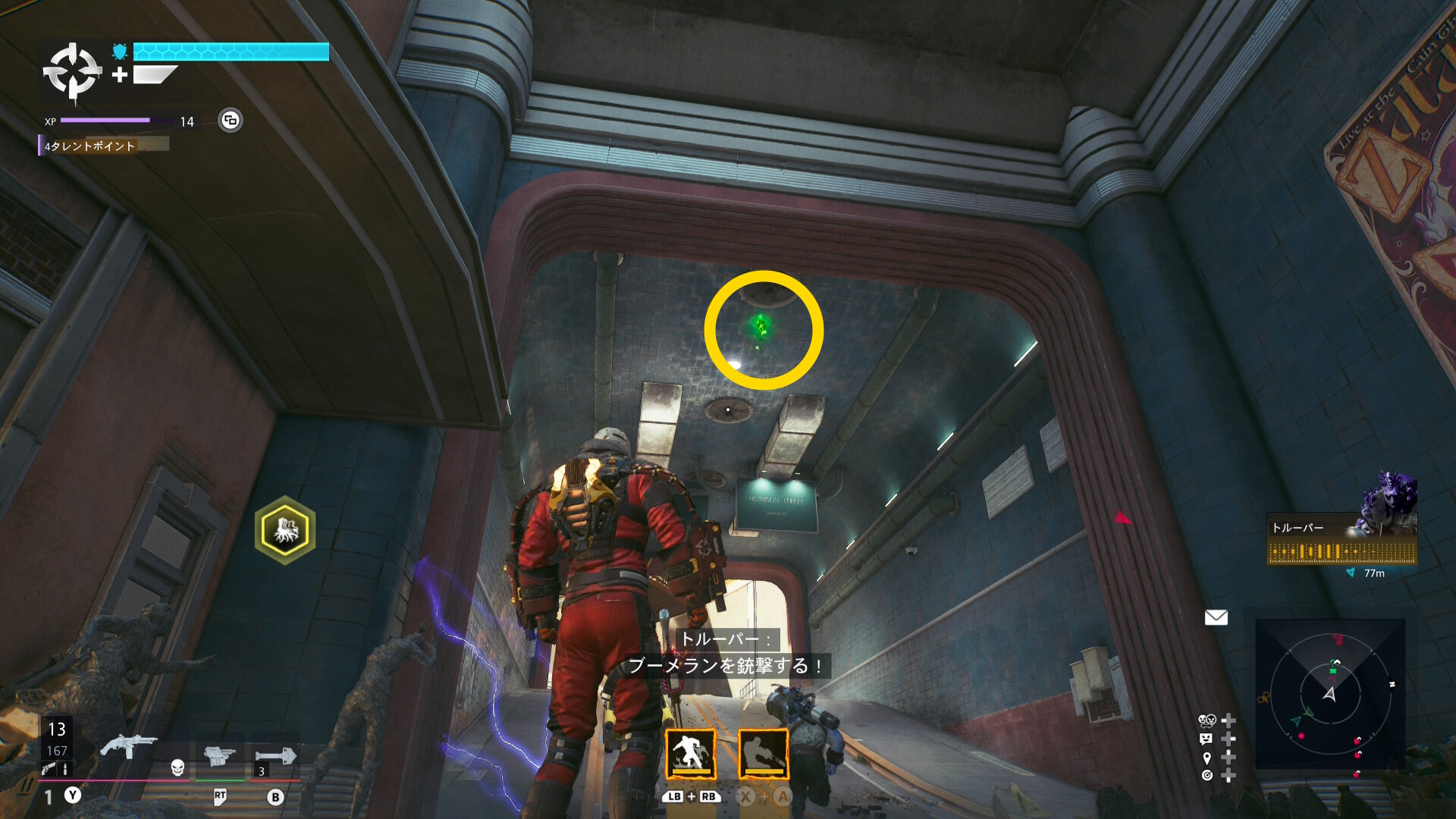Viewport: 1456px width, 819px height.
Task: Click the skull icon on the weapon bar
Action: [177, 767]
